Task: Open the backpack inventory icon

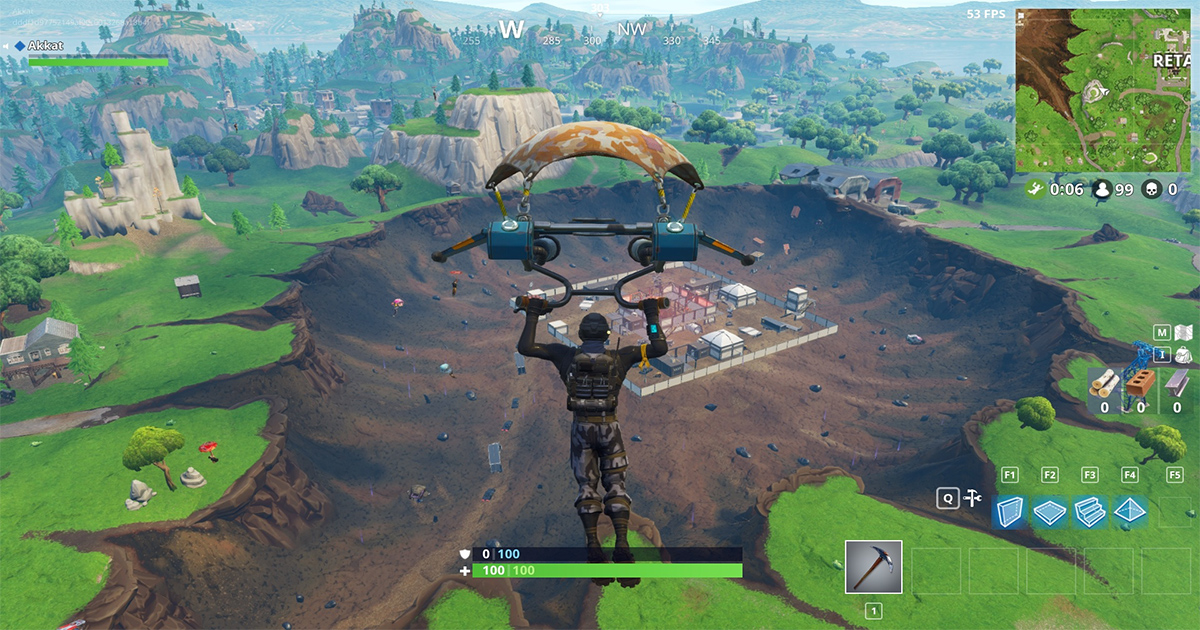Action: point(1183,355)
